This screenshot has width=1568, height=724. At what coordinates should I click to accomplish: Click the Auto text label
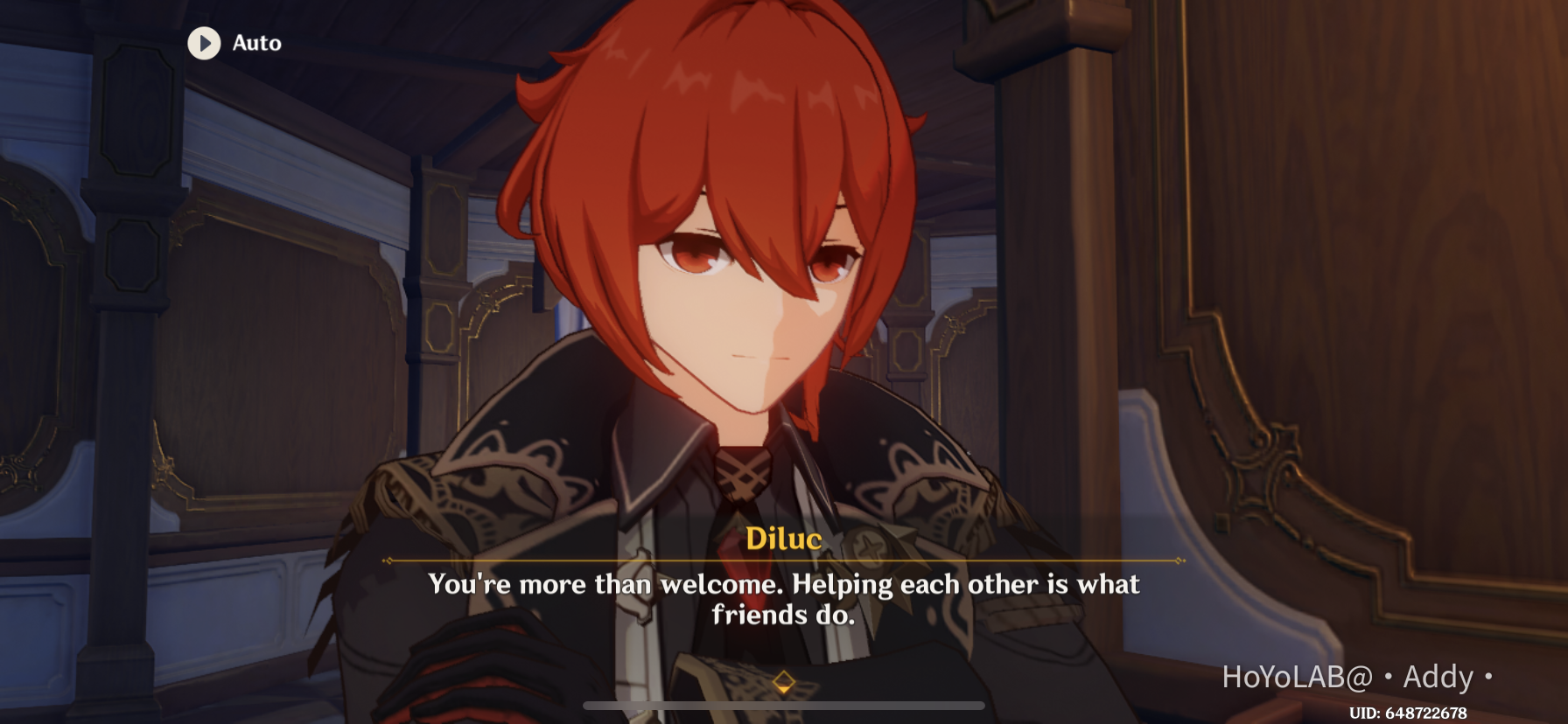coord(255,44)
